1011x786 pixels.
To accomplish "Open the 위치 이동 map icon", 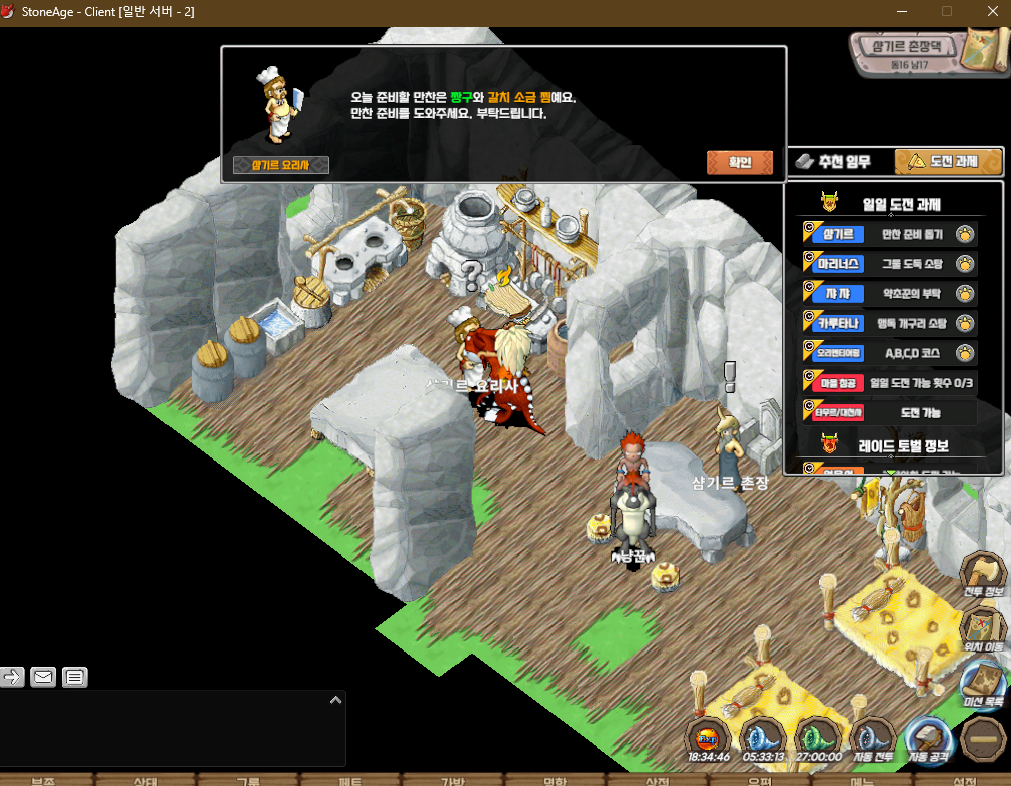I will pos(982,627).
